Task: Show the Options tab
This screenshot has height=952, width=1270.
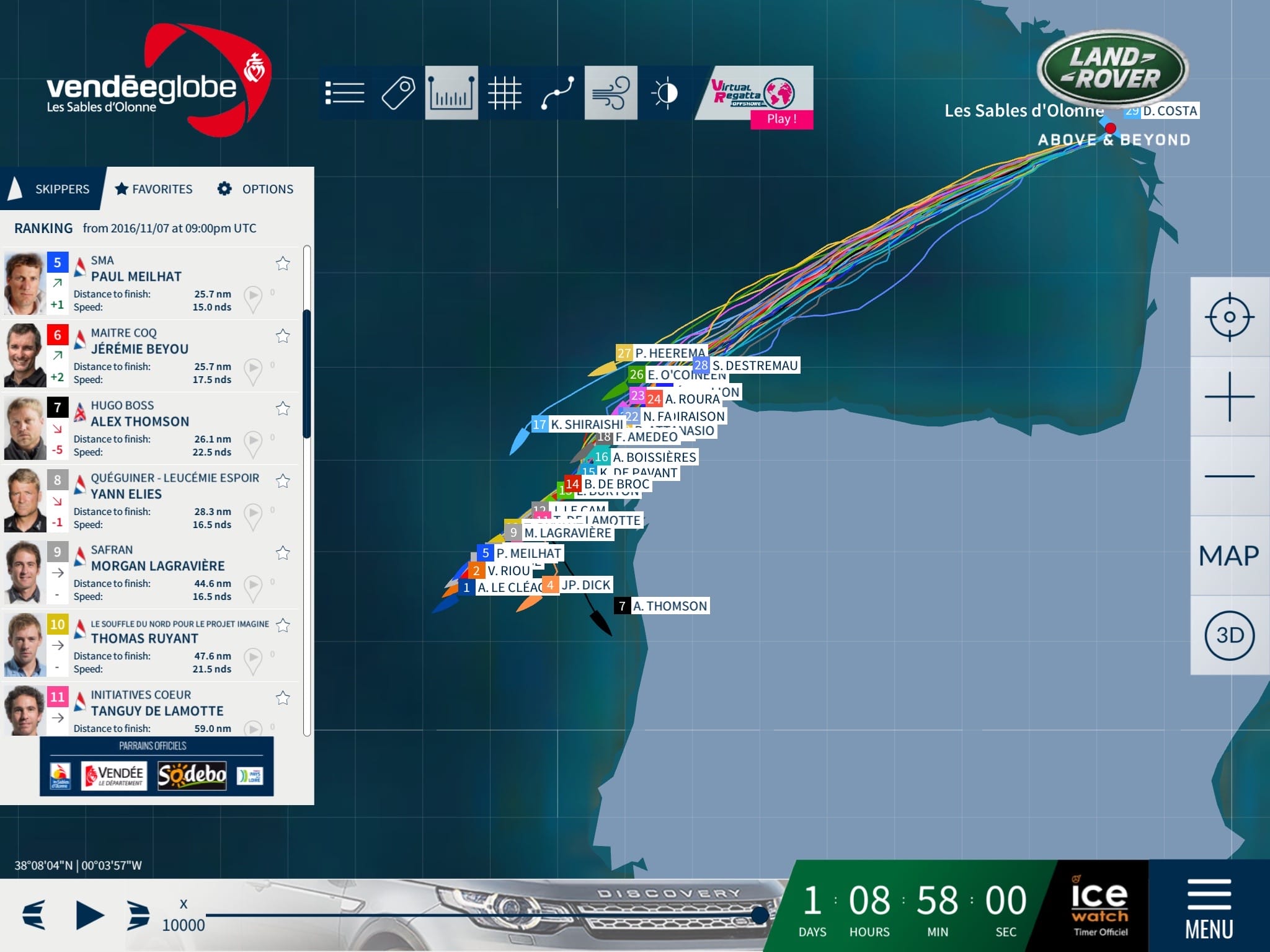Action: tap(255, 189)
